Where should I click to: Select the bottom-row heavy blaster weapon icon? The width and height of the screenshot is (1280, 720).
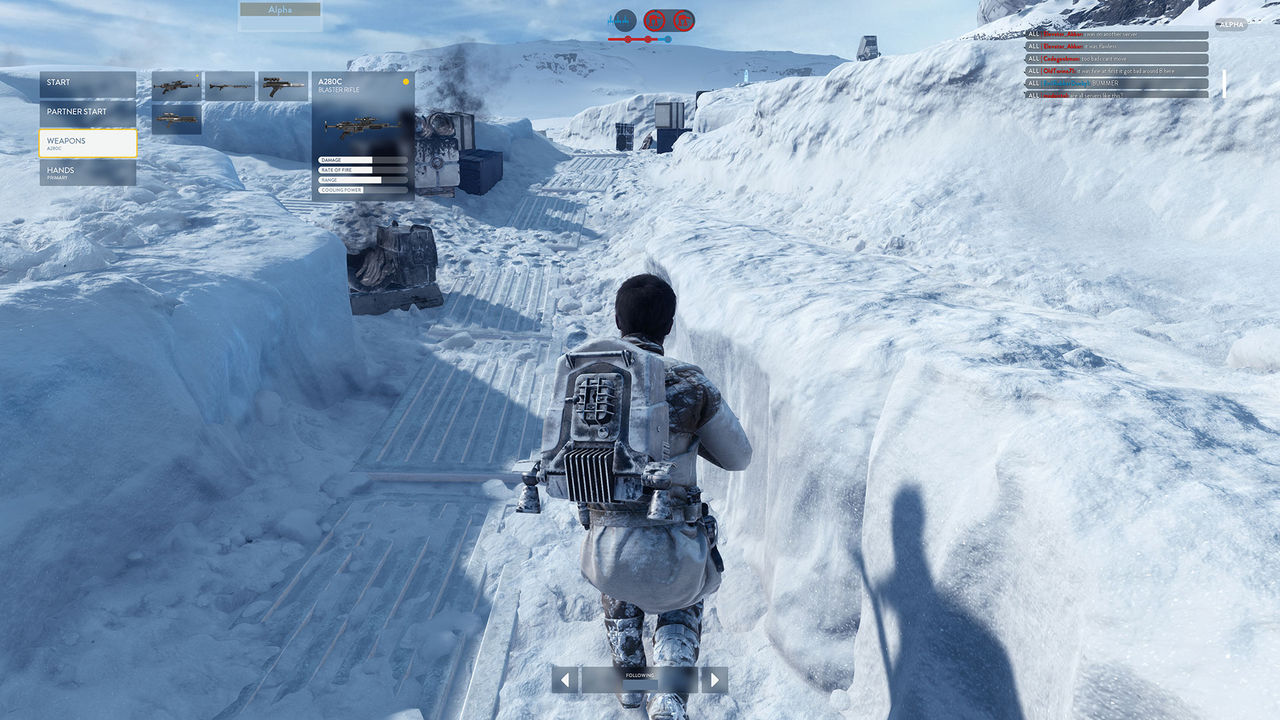[x=176, y=119]
